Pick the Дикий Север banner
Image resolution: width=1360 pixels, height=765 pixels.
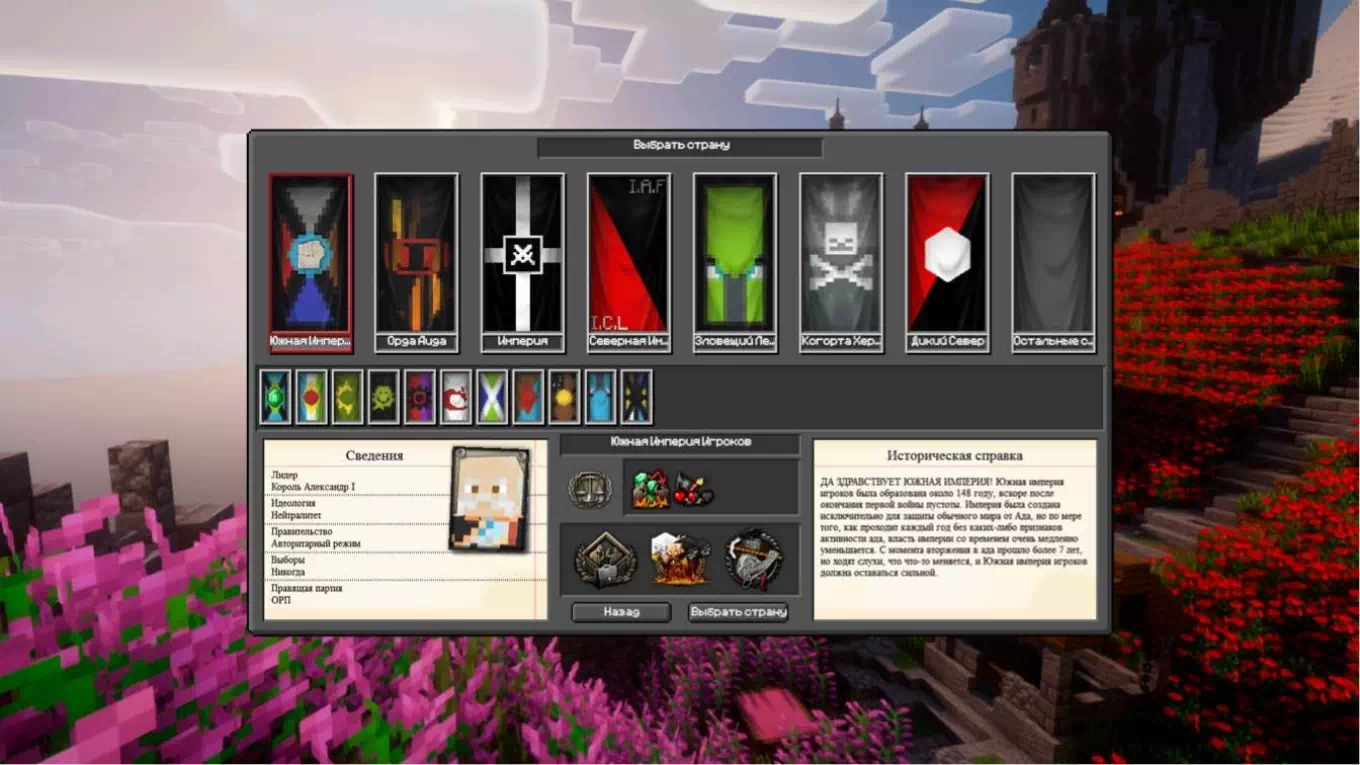tap(947, 255)
